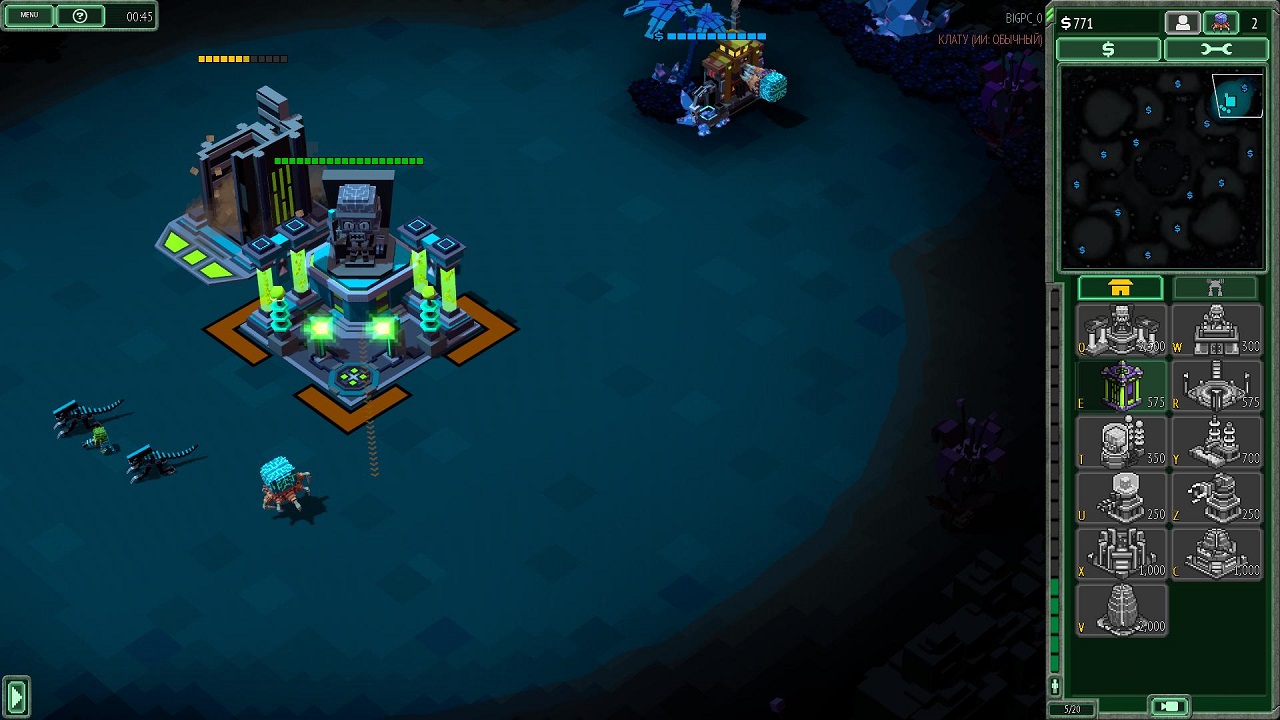Select the W building costing 300
1280x720 pixels.
[x=1215, y=331]
